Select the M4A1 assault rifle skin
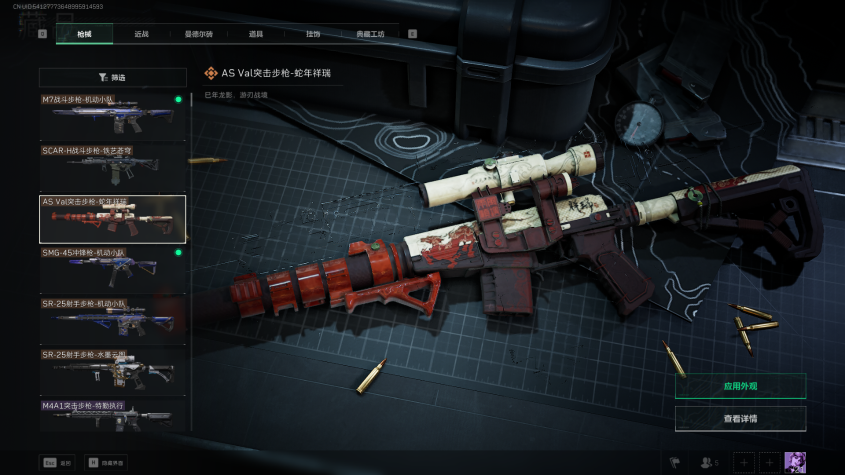Screen dimensions: 845x475 [x=113, y=413]
